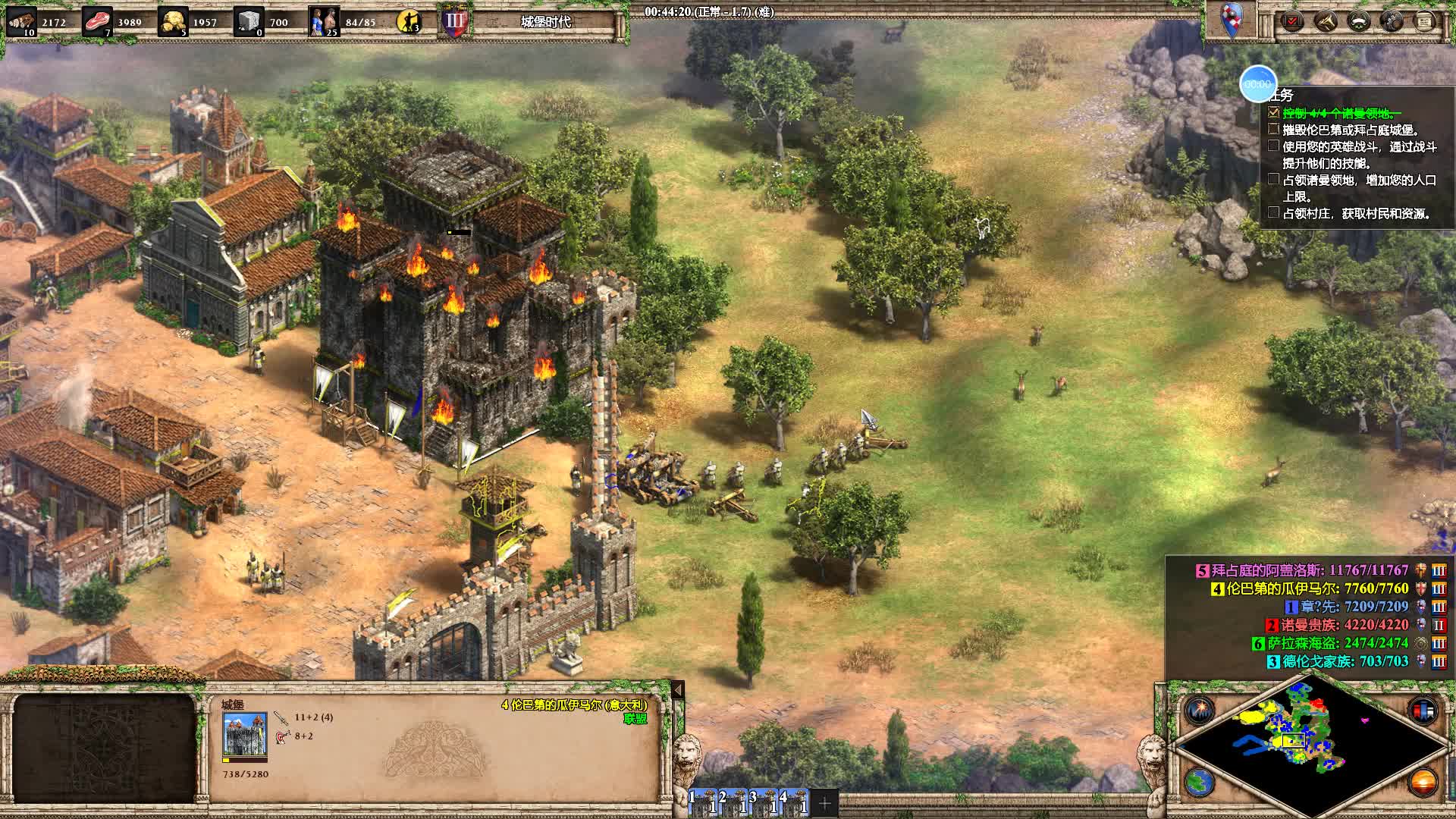
Task: Activate the minimap flare signal button
Action: [x=1199, y=711]
